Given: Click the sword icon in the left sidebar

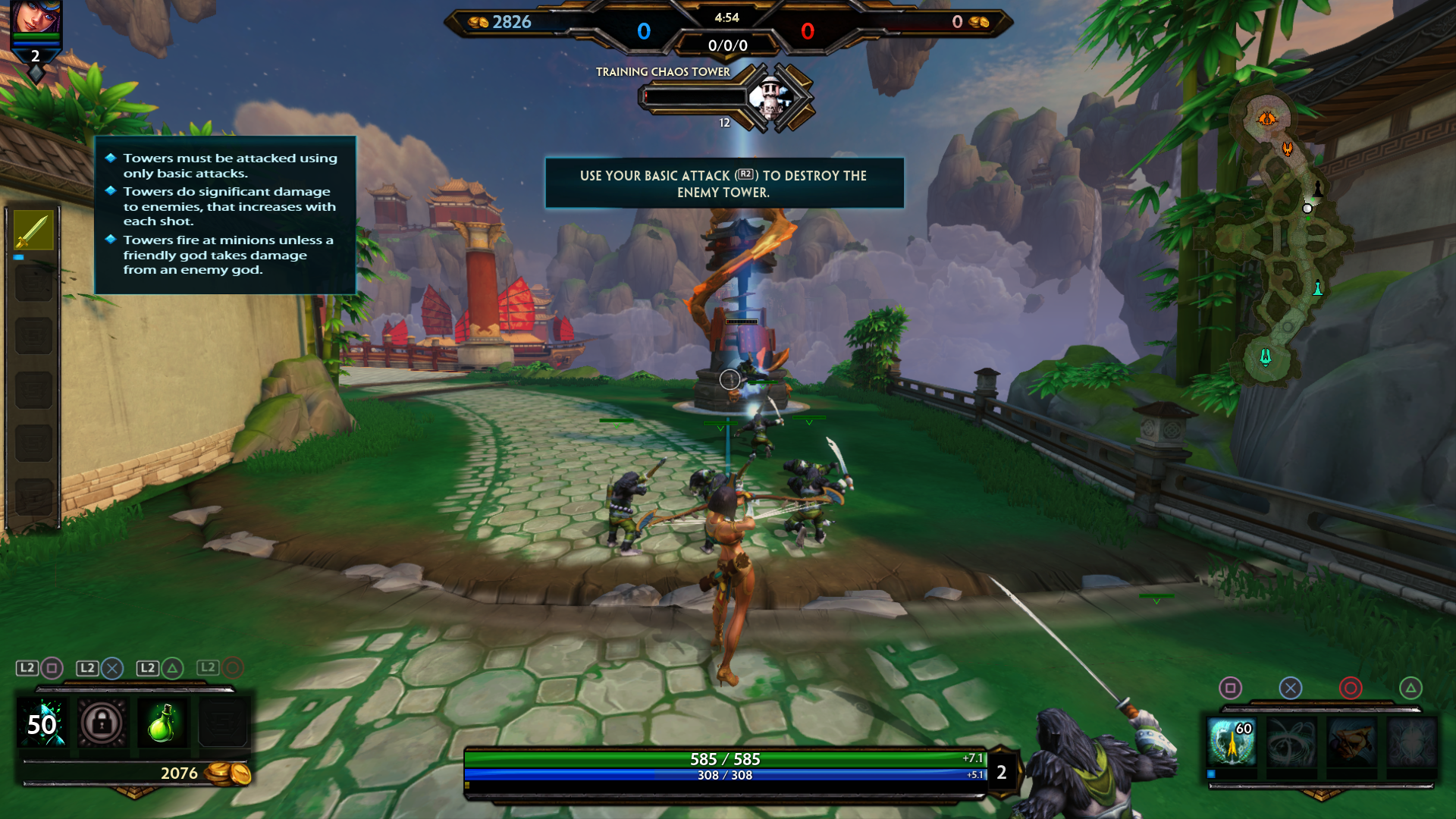Looking at the screenshot, I should 33,233.
